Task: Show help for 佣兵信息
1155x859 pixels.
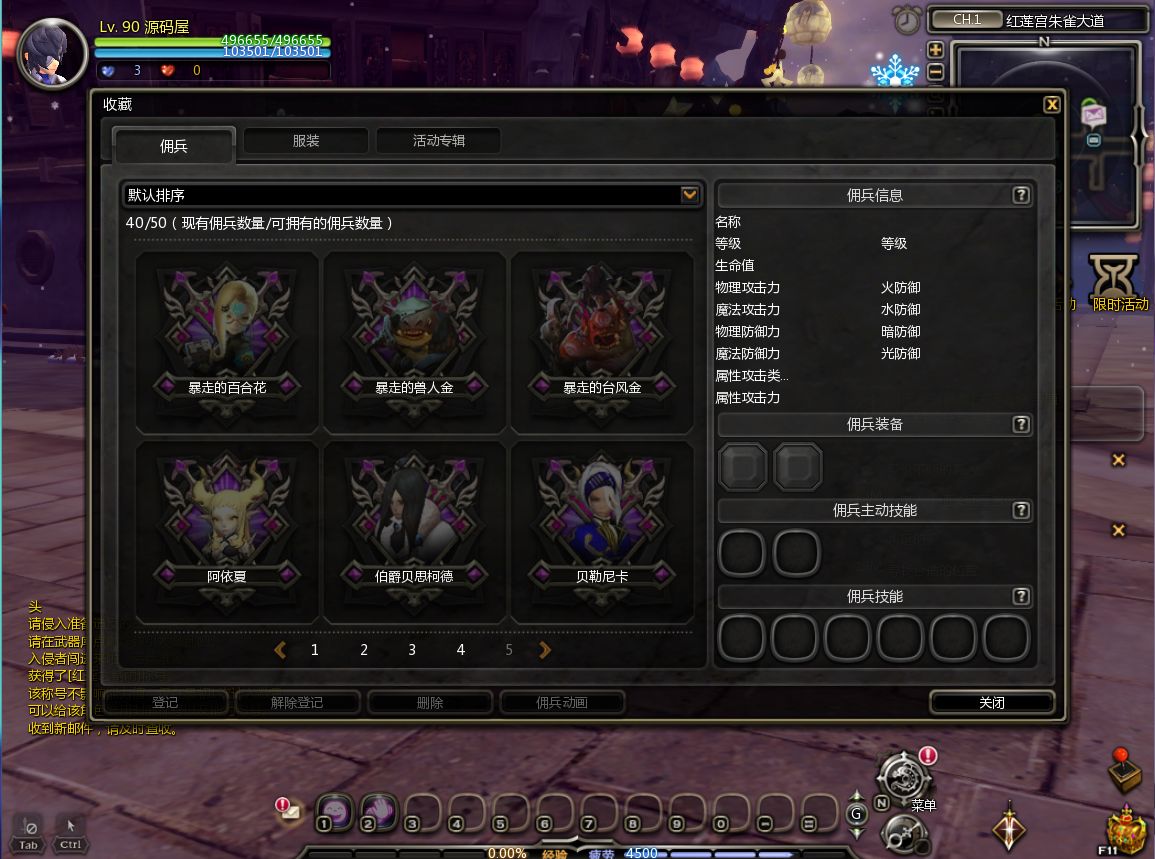Action: 1021,196
